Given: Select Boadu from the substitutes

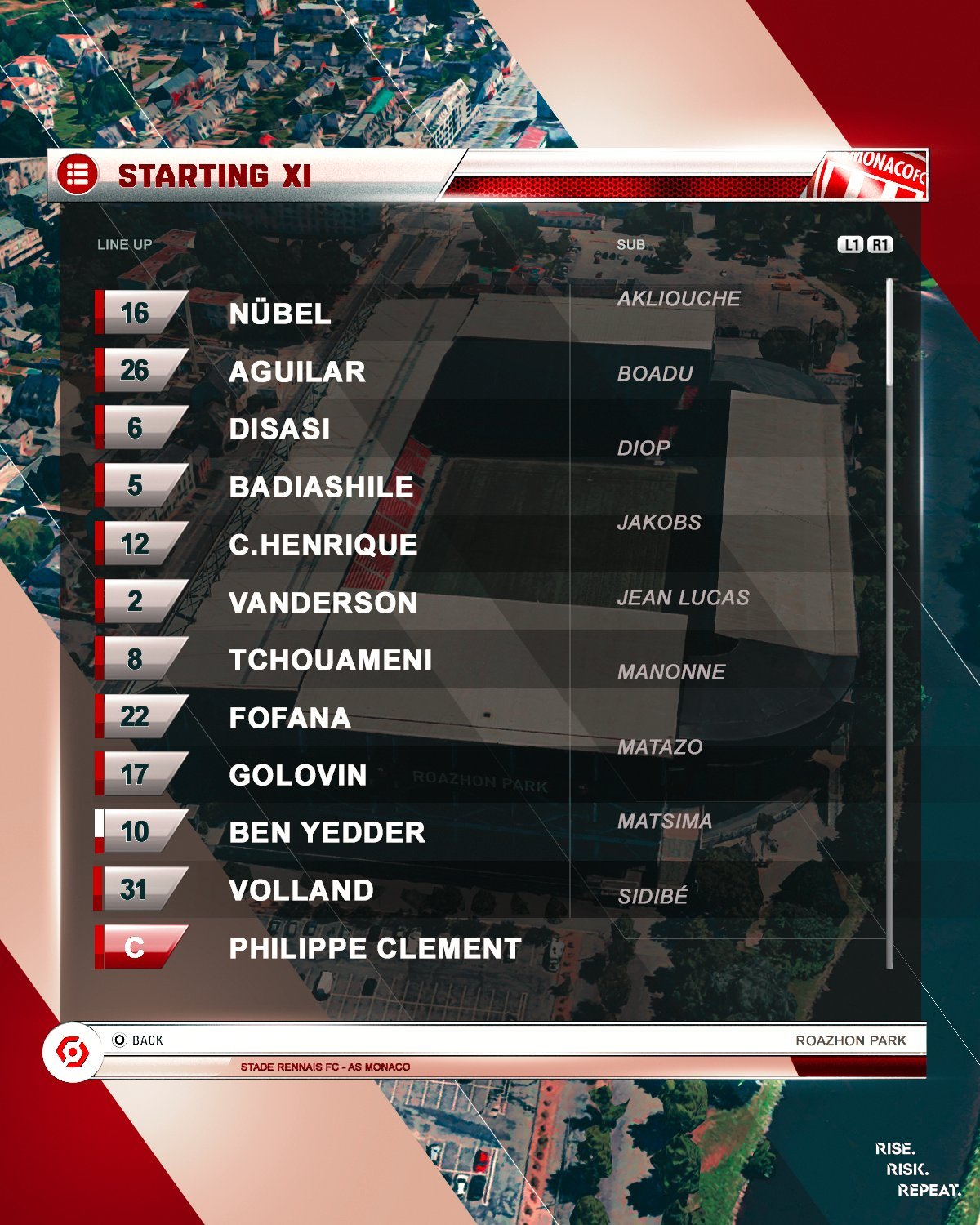Looking at the screenshot, I should 655,374.
